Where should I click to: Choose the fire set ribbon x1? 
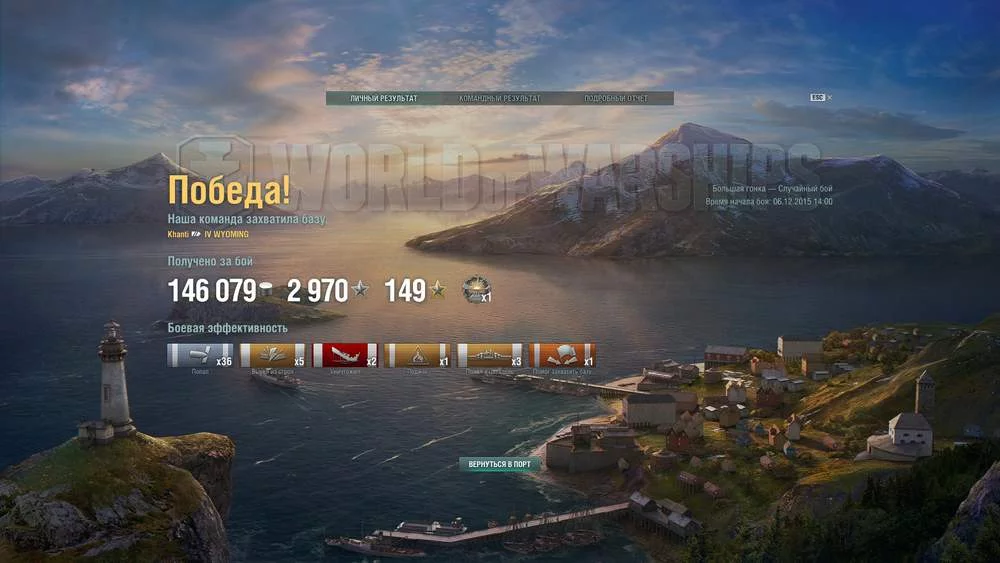[x=417, y=355]
